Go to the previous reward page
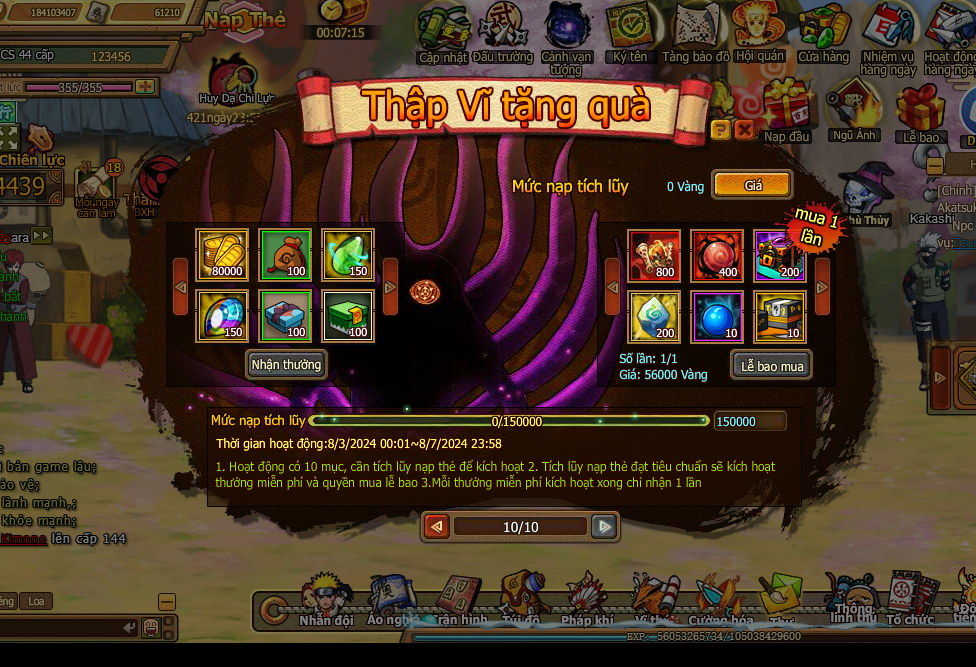The image size is (976, 667). [436, 526]
